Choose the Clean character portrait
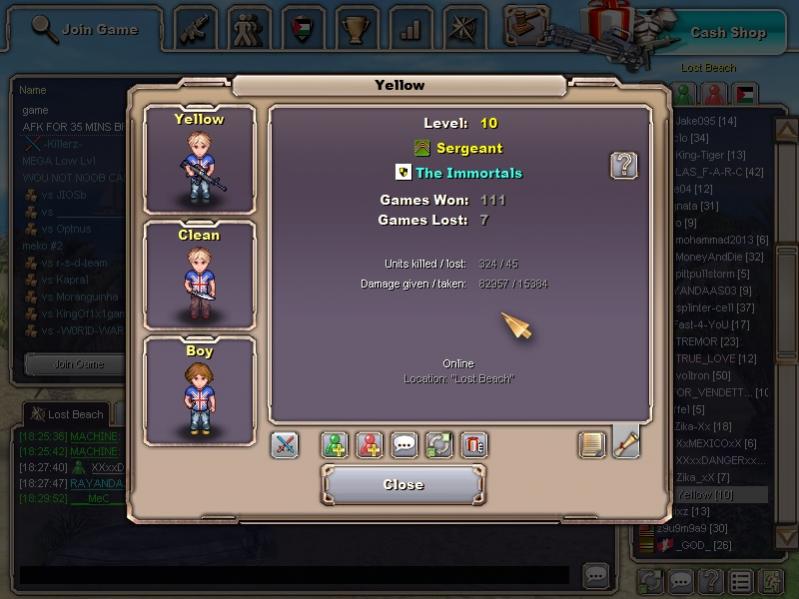Image resolution: width=799 pixels, height=599 pixels. 200,275
